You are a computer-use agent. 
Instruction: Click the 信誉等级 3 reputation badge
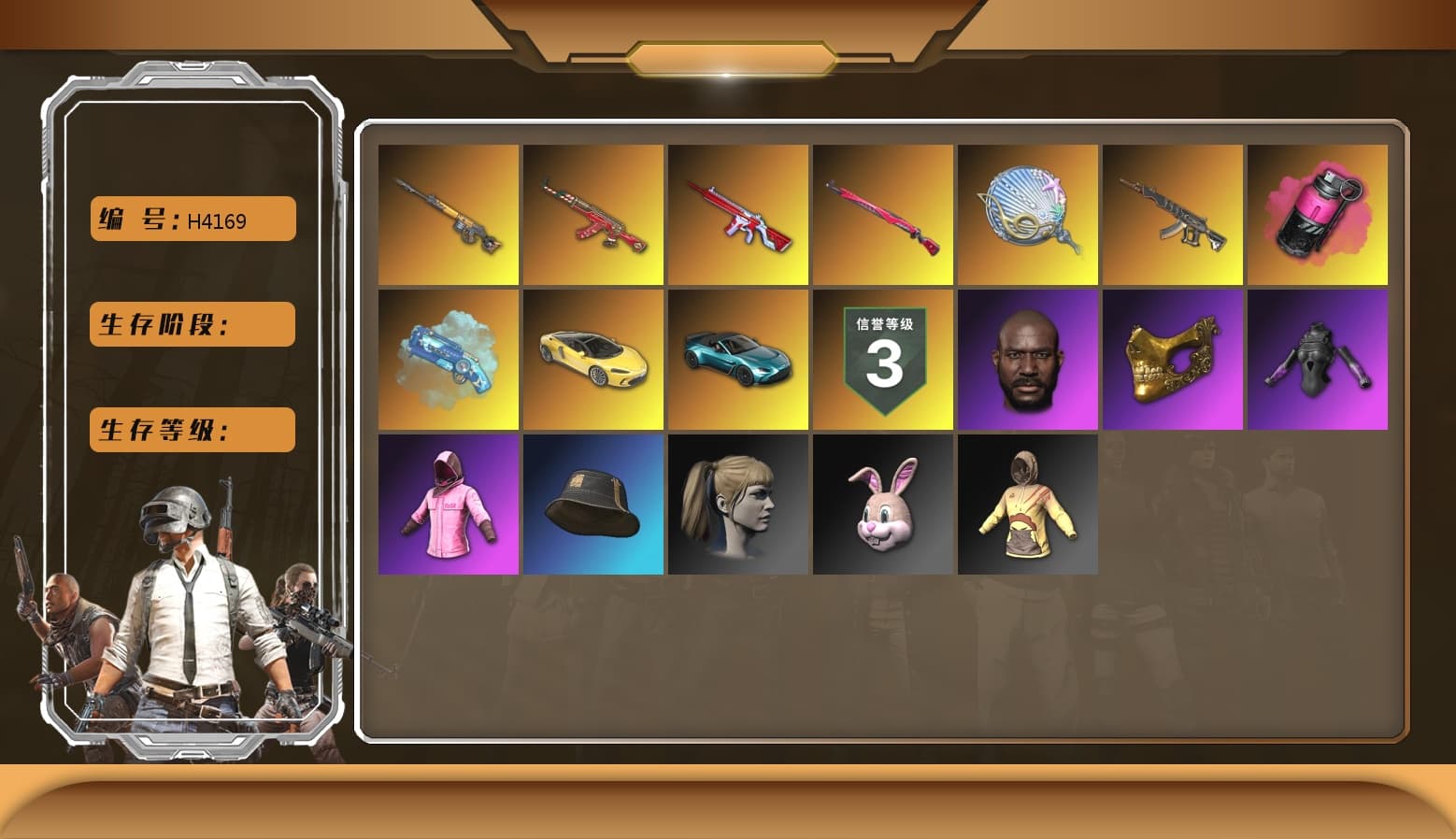coord(882,360)
